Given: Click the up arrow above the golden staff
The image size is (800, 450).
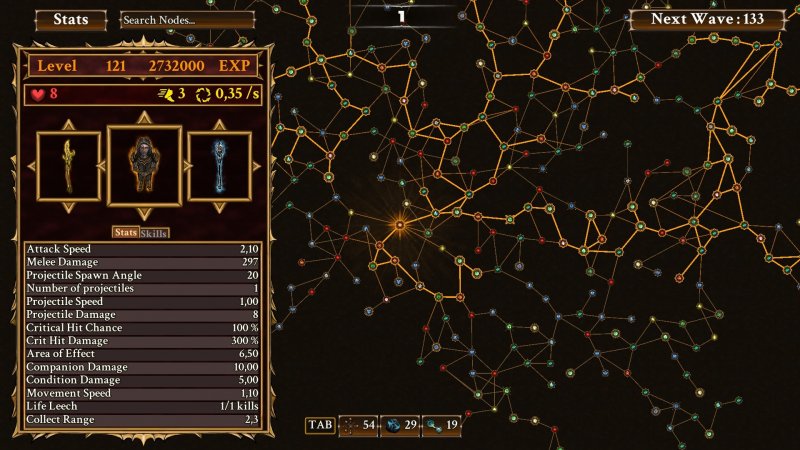Looking at the screenshot, I should point(69,124).
